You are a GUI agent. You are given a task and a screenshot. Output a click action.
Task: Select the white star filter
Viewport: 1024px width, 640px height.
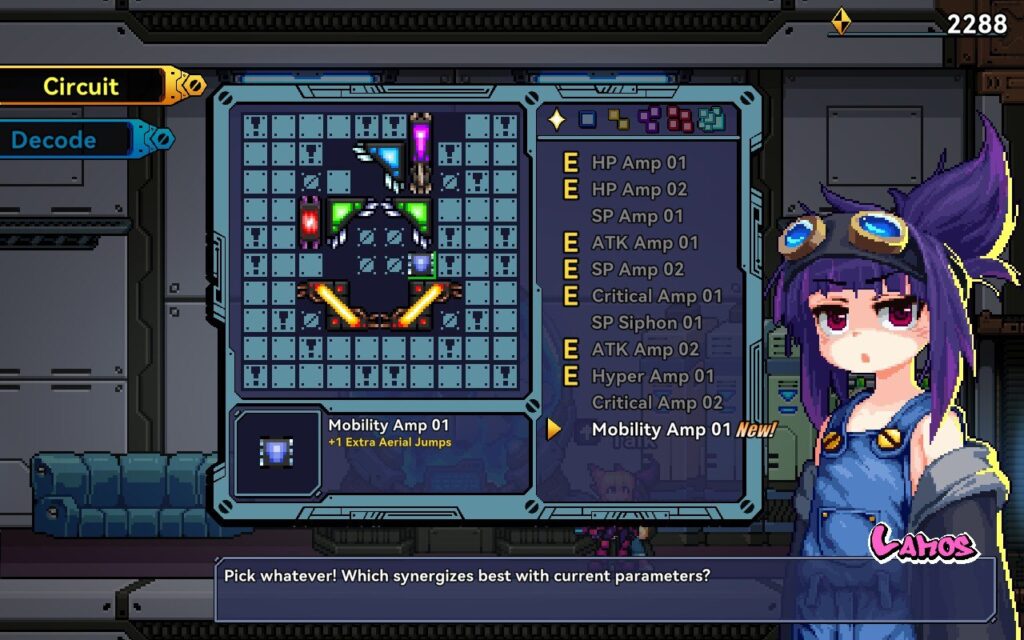point(557,120)
